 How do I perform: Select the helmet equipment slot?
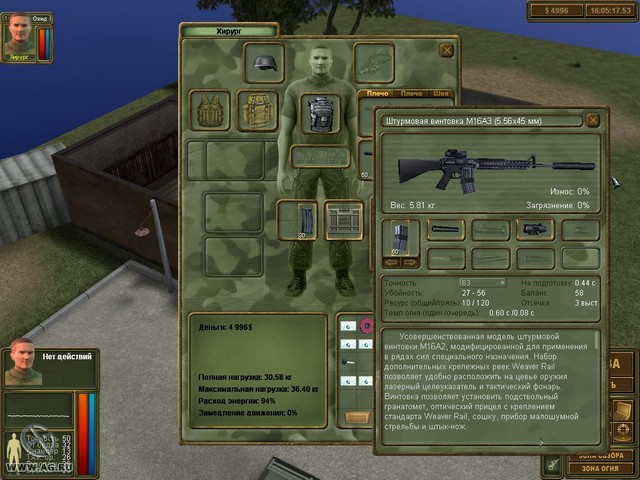[264, 63]
